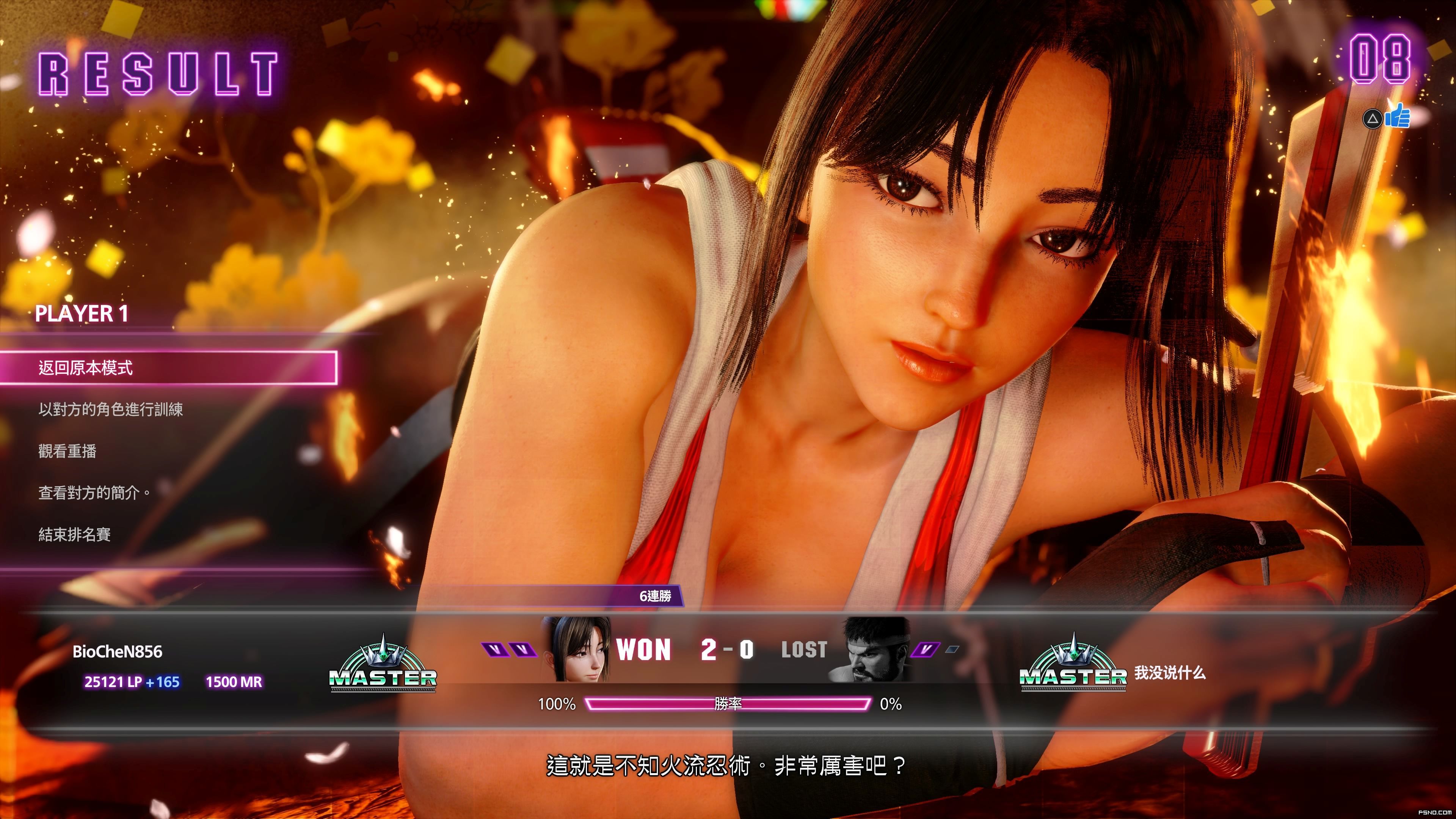Select opponent name 我没说什么
1456x819 pixels.
[1170, 673]
